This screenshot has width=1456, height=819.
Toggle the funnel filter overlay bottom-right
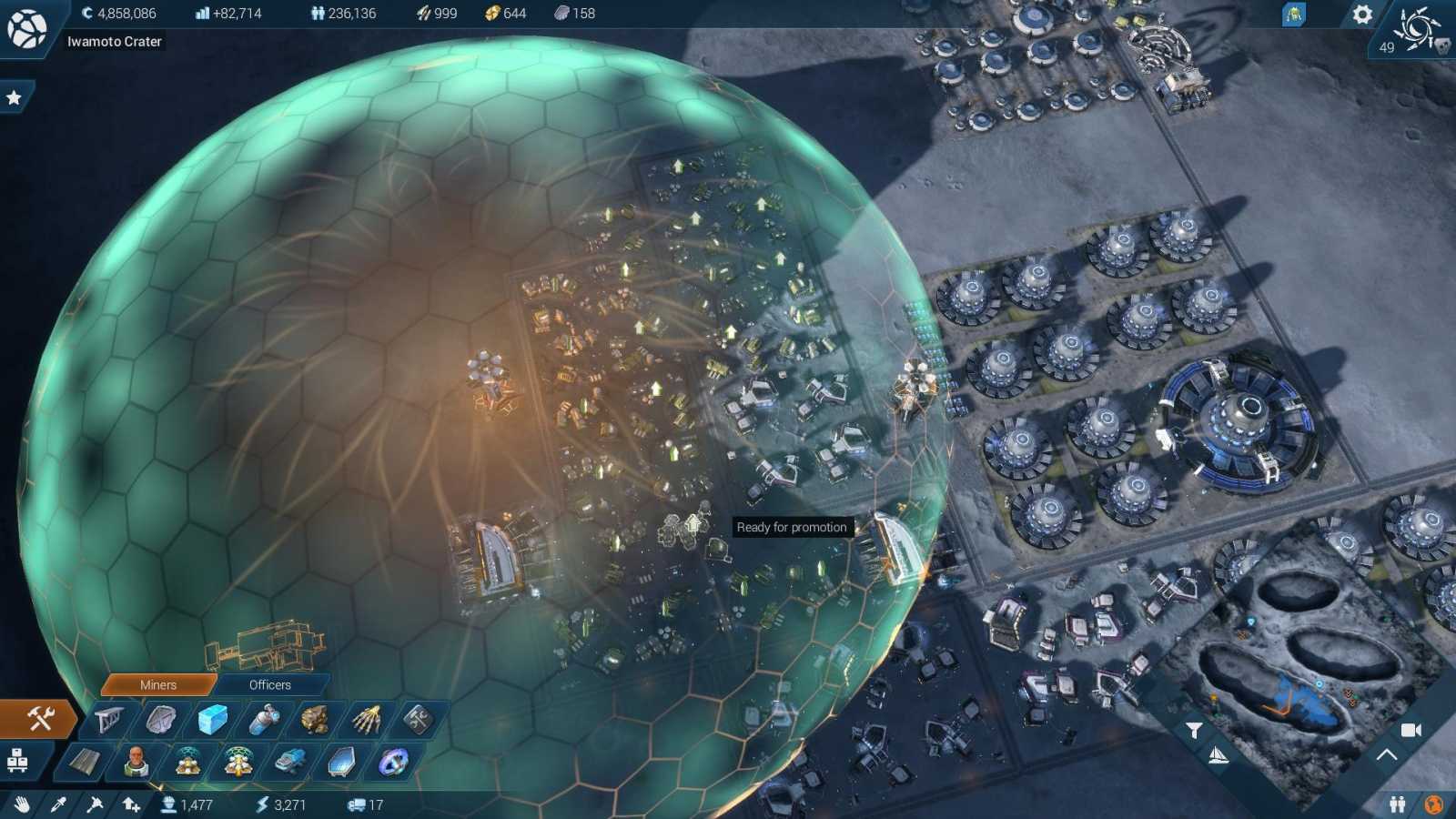tap(1195, 730)
